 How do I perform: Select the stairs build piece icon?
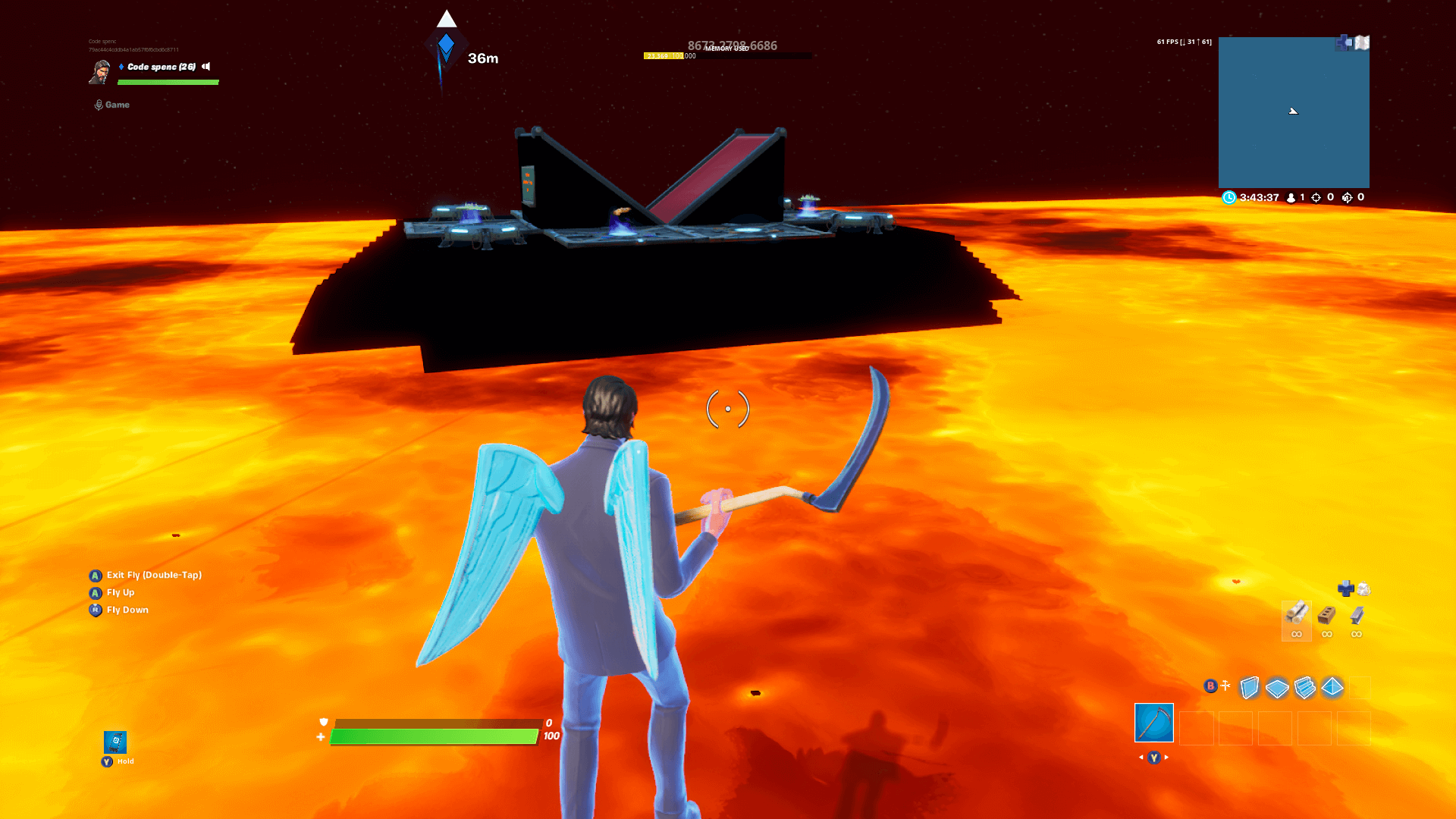[x=1304, y=688]
